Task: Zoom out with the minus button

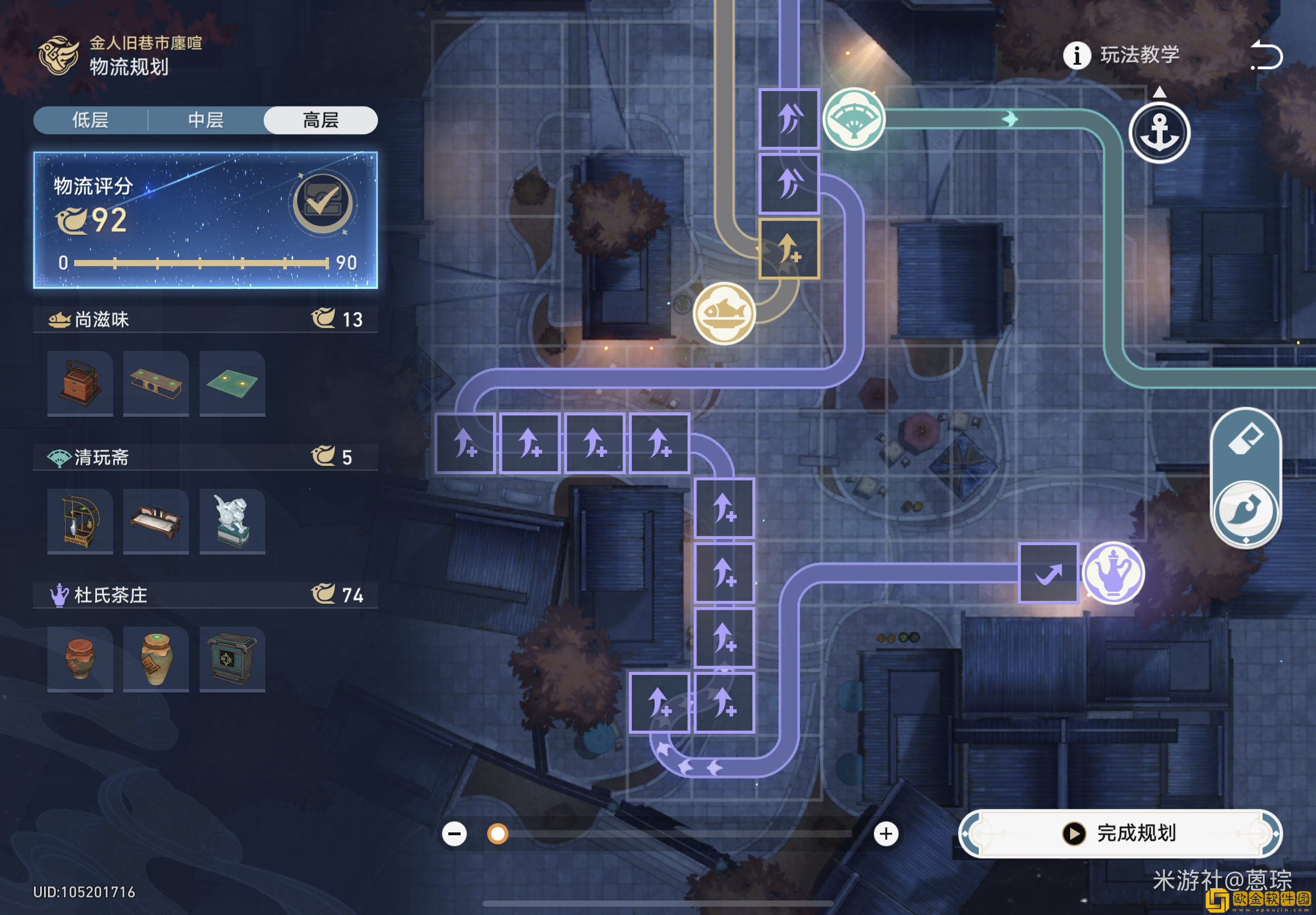Action: pos(454,834)
